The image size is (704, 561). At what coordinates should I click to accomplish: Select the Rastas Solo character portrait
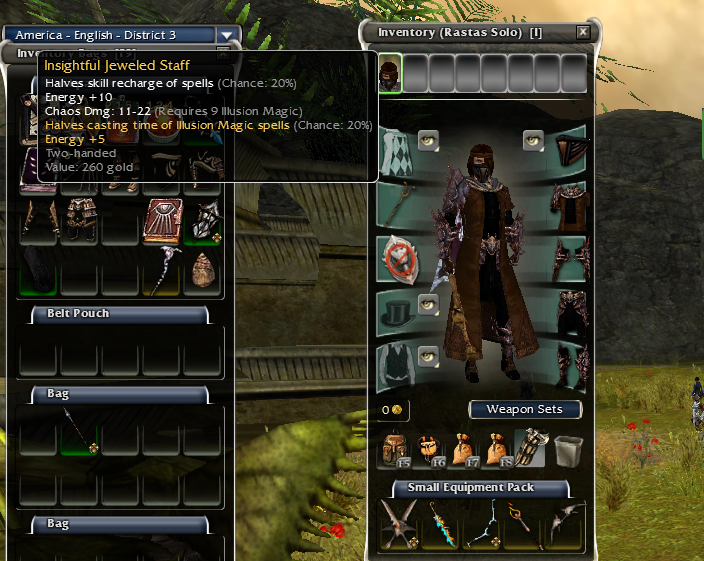point(390,73)
